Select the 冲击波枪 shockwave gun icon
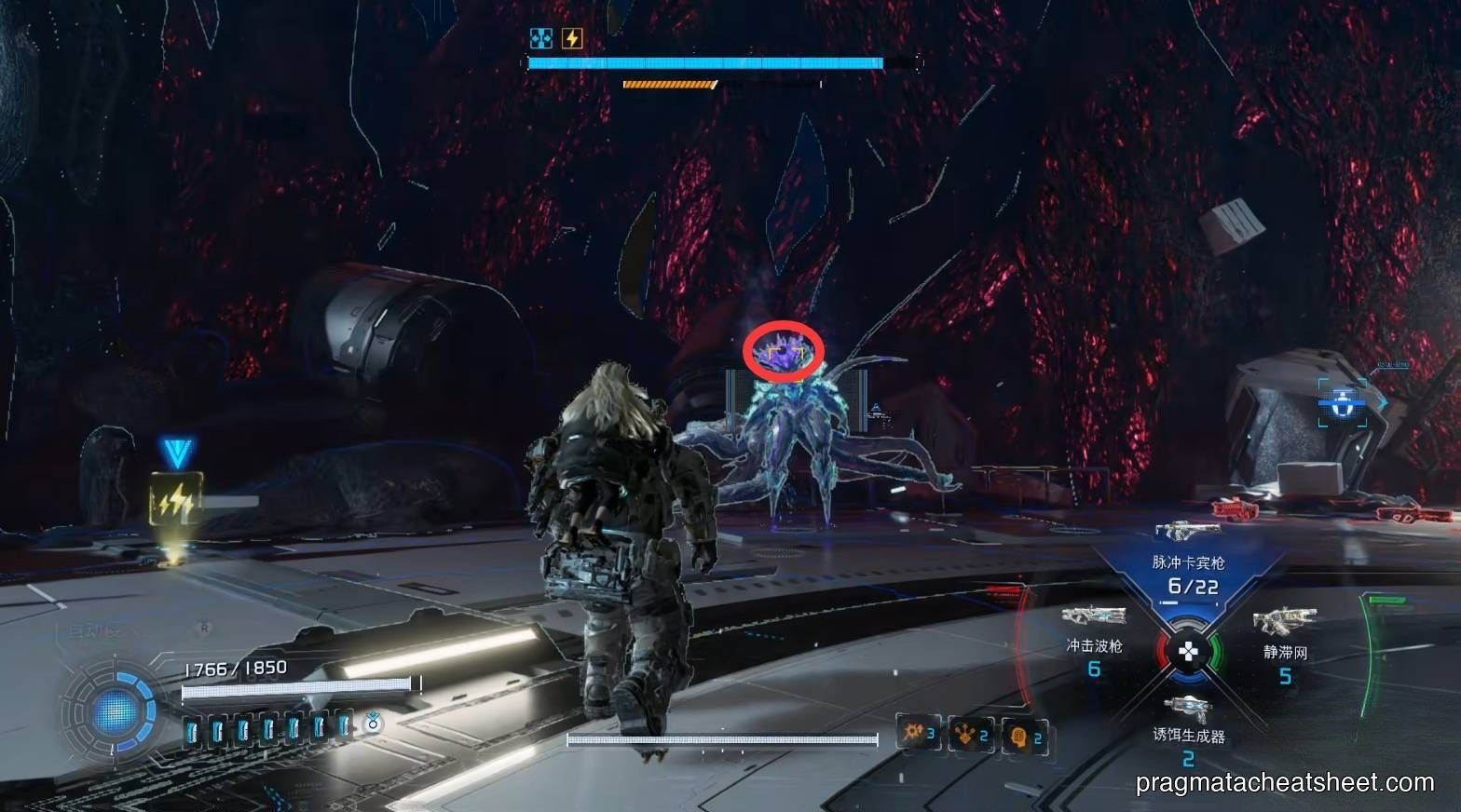 (1092, 617)
